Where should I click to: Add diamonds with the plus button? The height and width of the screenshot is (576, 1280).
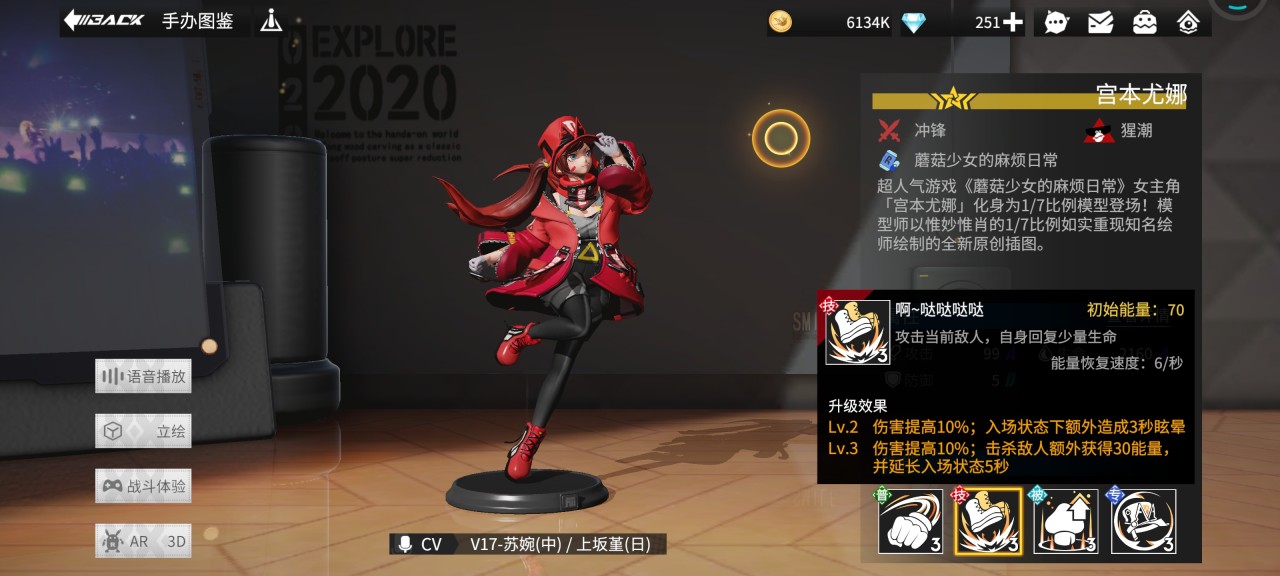click(x=1013, y=21)
